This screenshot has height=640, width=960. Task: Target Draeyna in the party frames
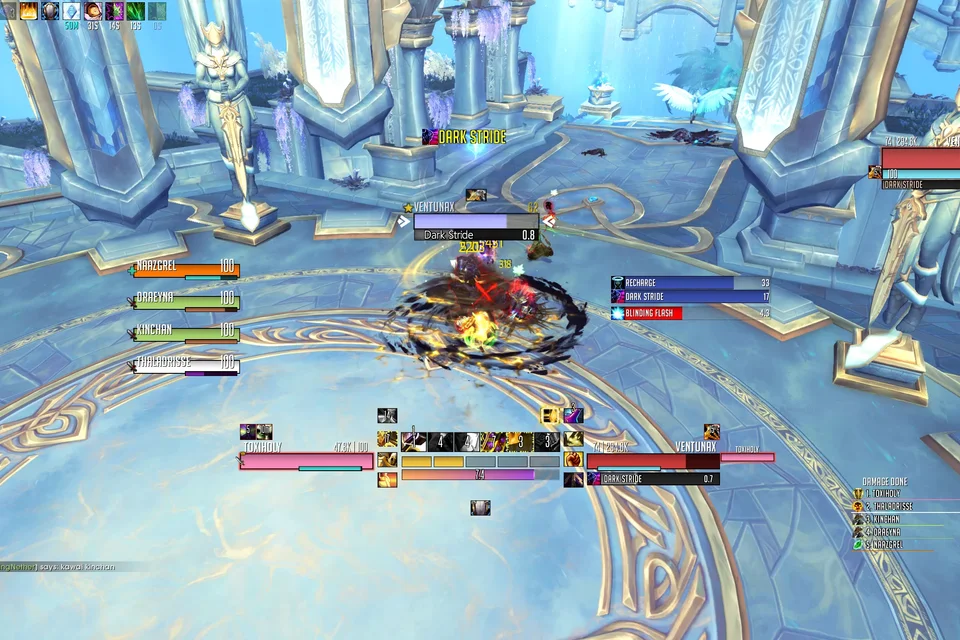pyautogui.click(x=187, y=302)
